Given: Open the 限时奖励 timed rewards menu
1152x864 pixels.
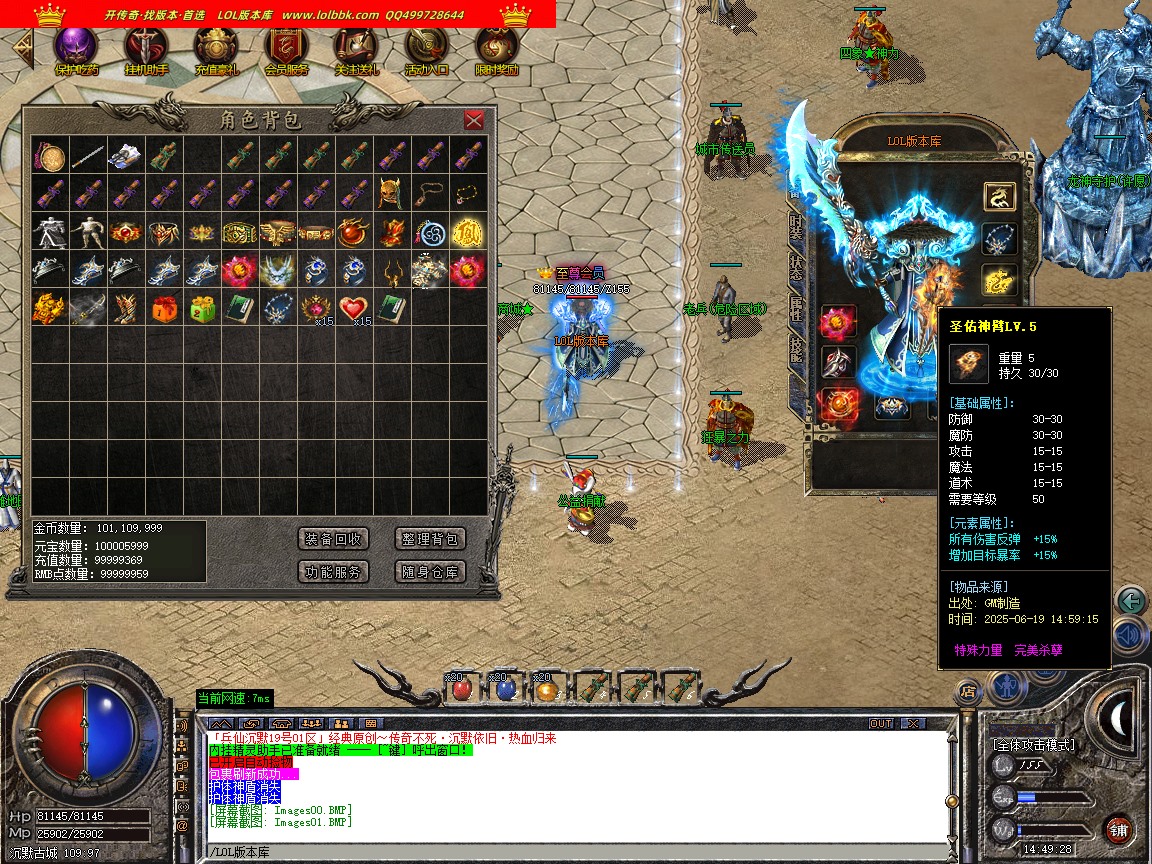Looking at the screenshot, I should click(x=496, y=50).
